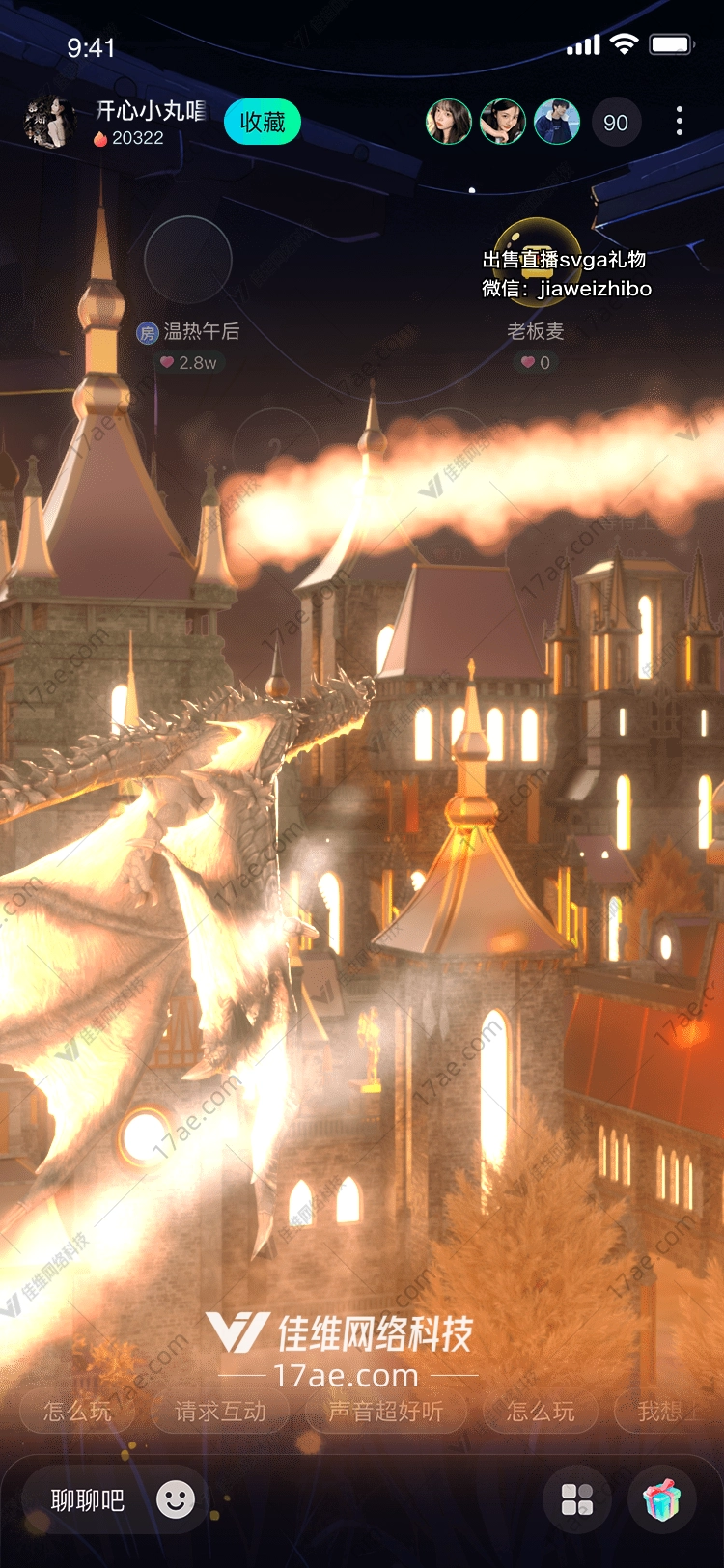Open the three-dot more options menu
724x1568 pixels.
(x=680, y=121)
